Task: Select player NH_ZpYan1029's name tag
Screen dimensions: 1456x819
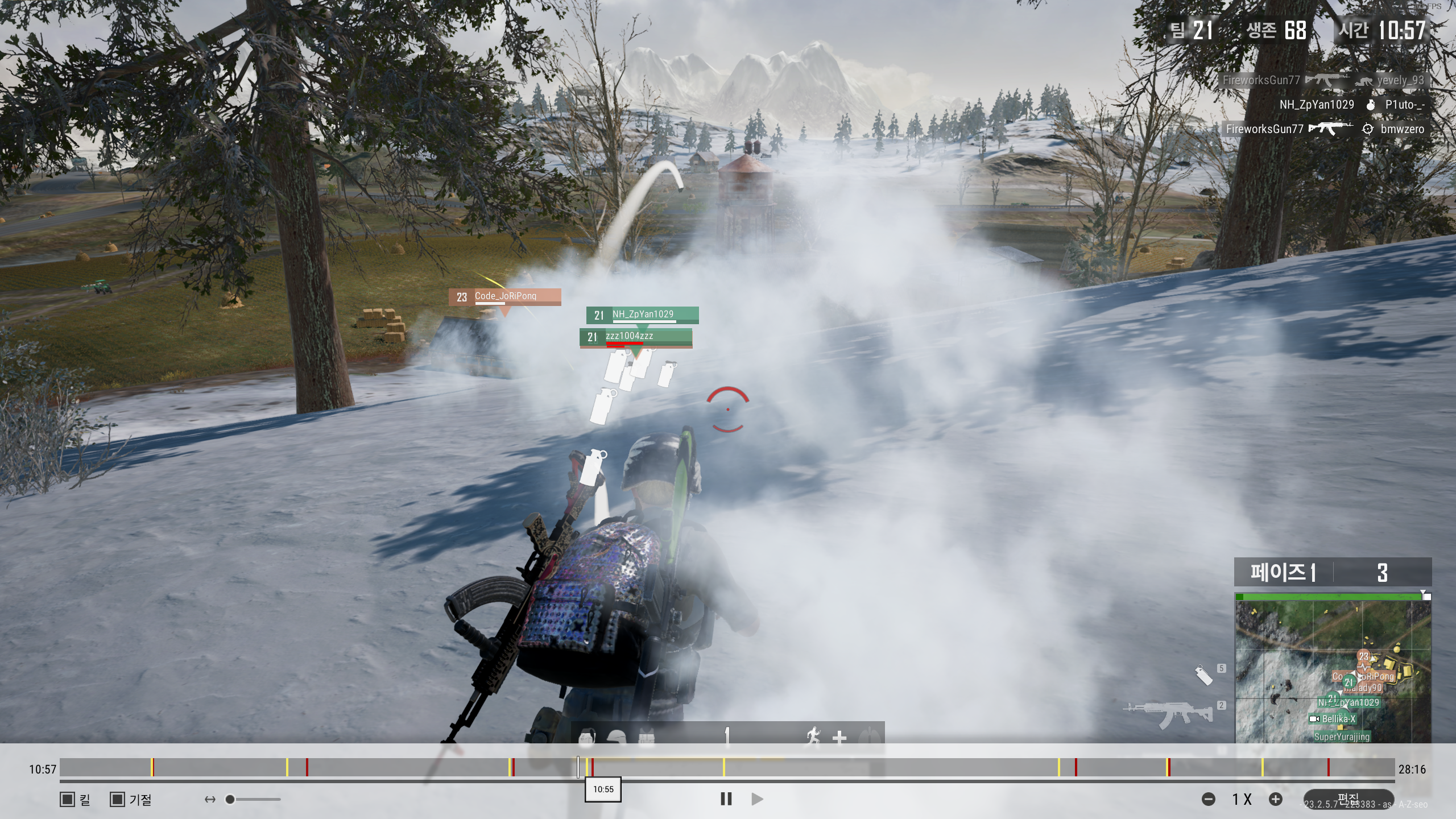Action: 642,315
